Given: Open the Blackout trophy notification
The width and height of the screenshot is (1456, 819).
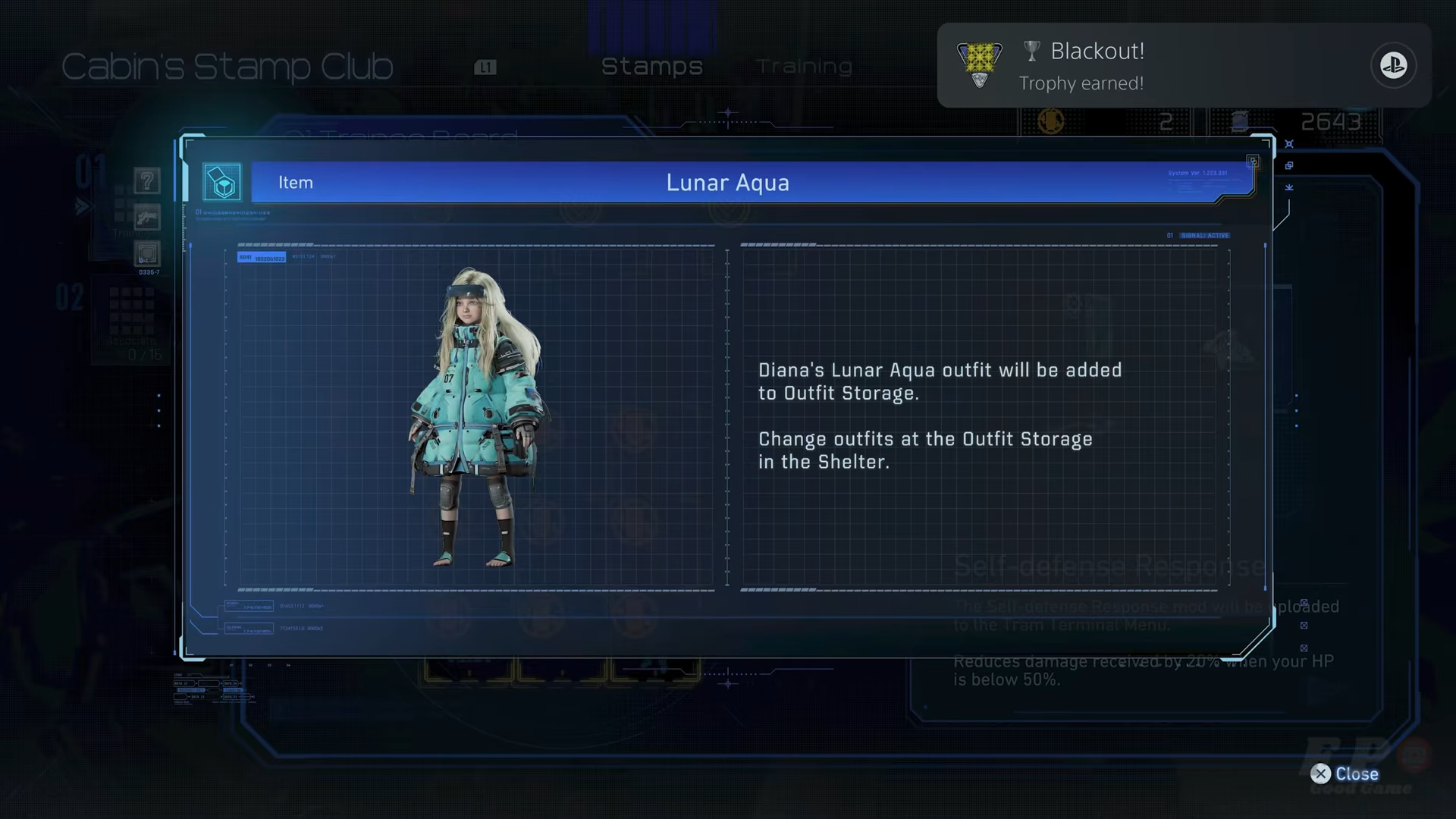Looking at the screenshot, I should click(x=1183, y=65).
